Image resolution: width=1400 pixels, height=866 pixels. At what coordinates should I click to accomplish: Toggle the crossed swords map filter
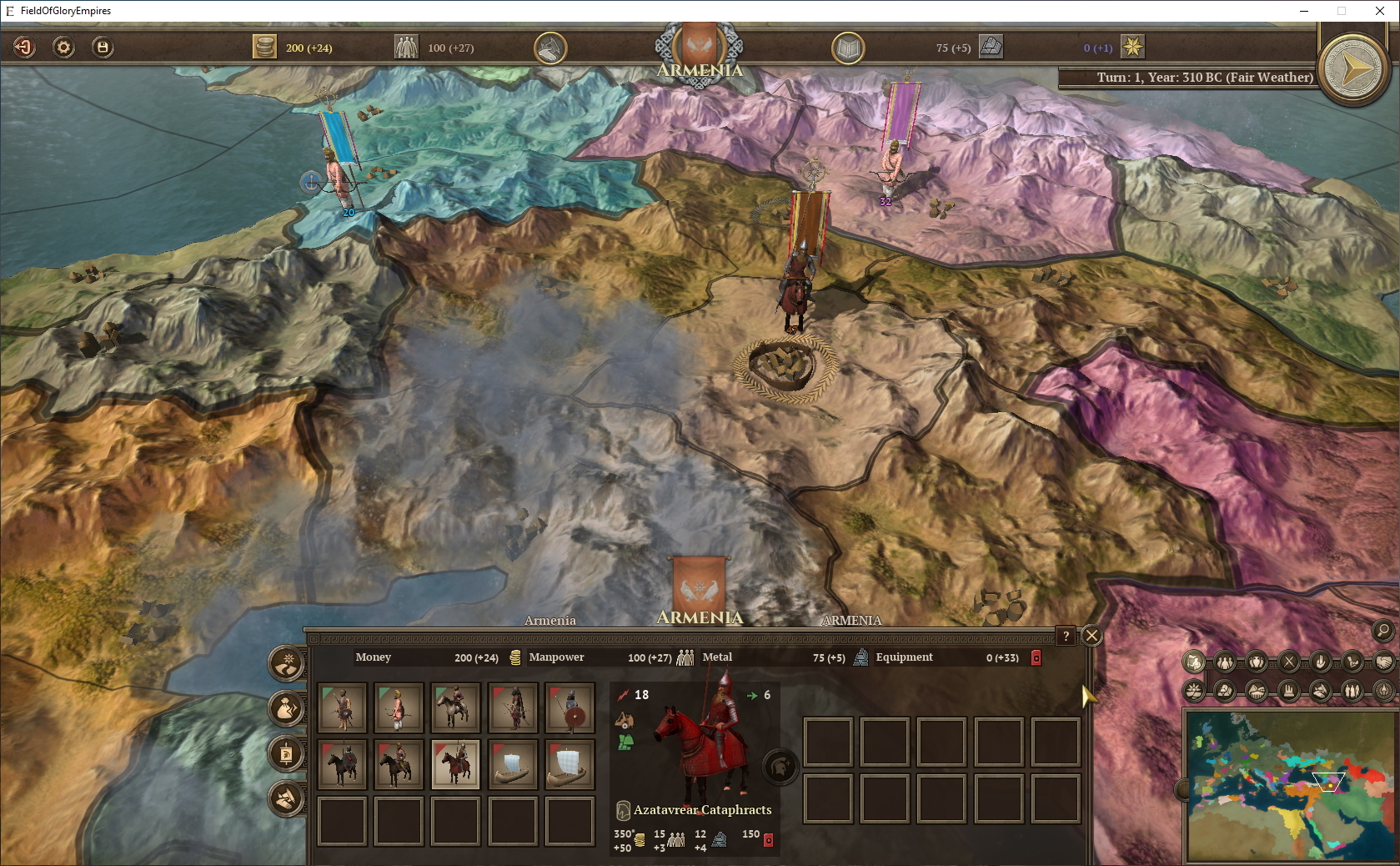pos(1289,662)
